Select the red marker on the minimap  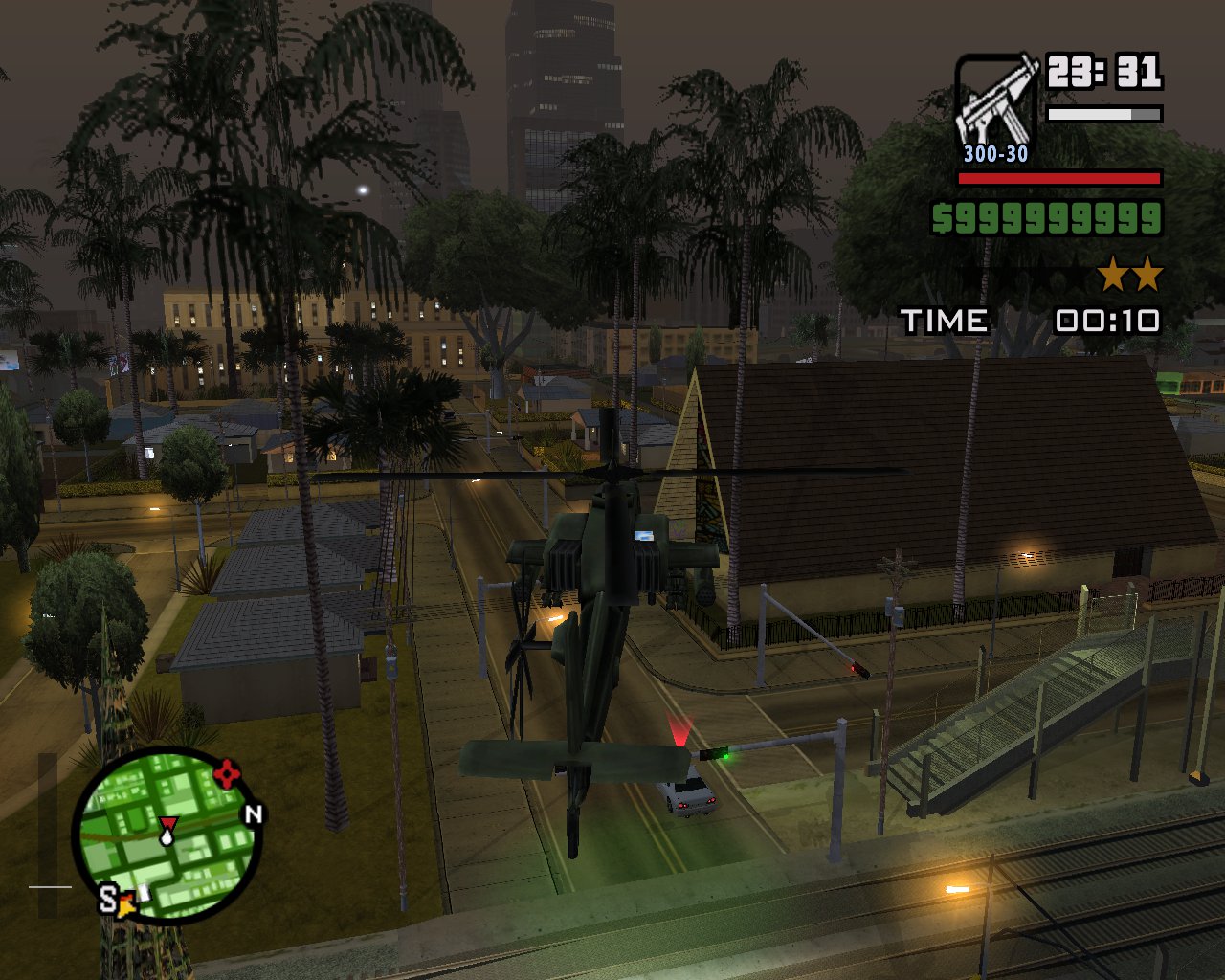click(226, 773)
